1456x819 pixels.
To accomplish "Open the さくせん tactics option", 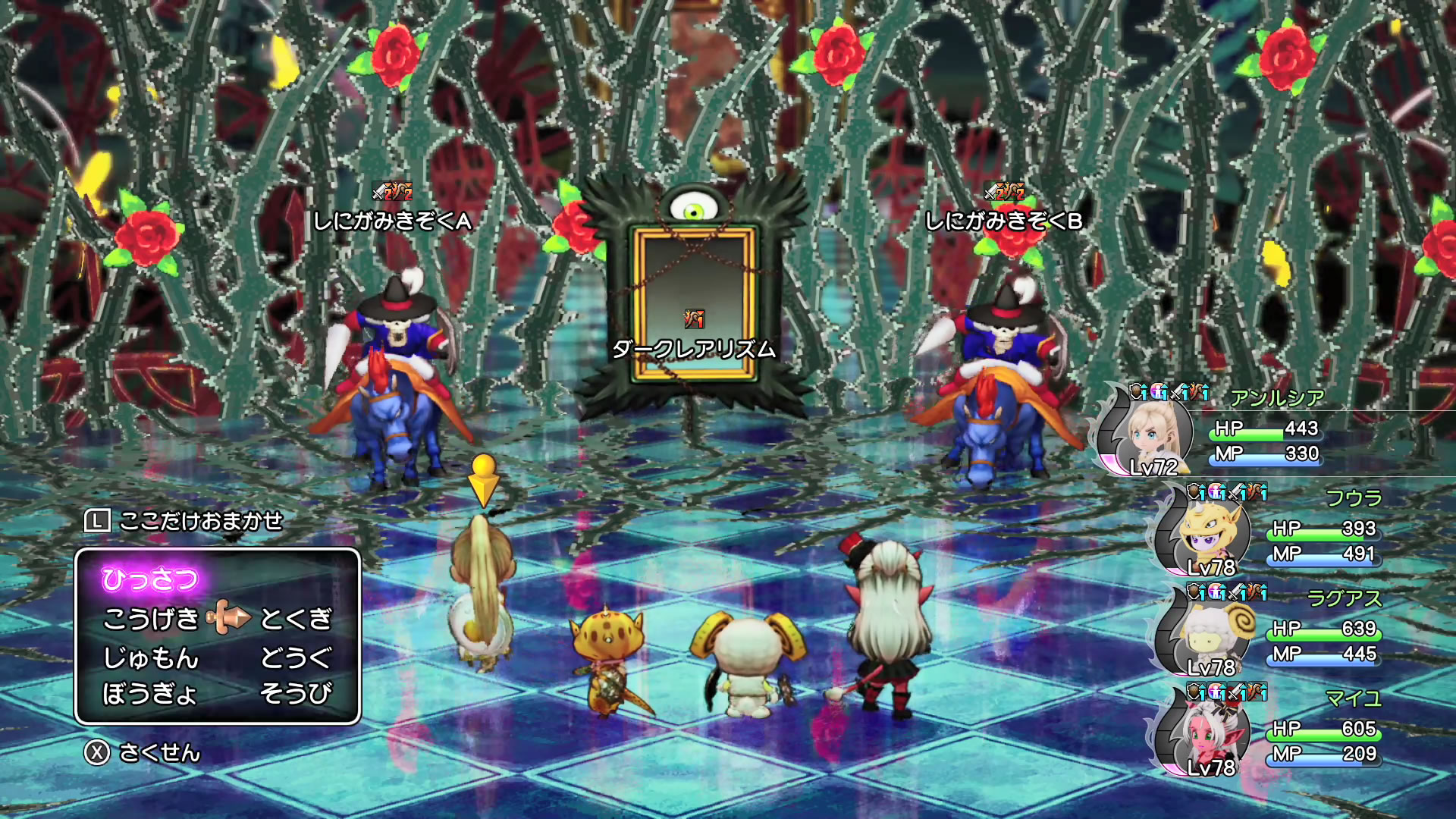I will coord(159,752).
